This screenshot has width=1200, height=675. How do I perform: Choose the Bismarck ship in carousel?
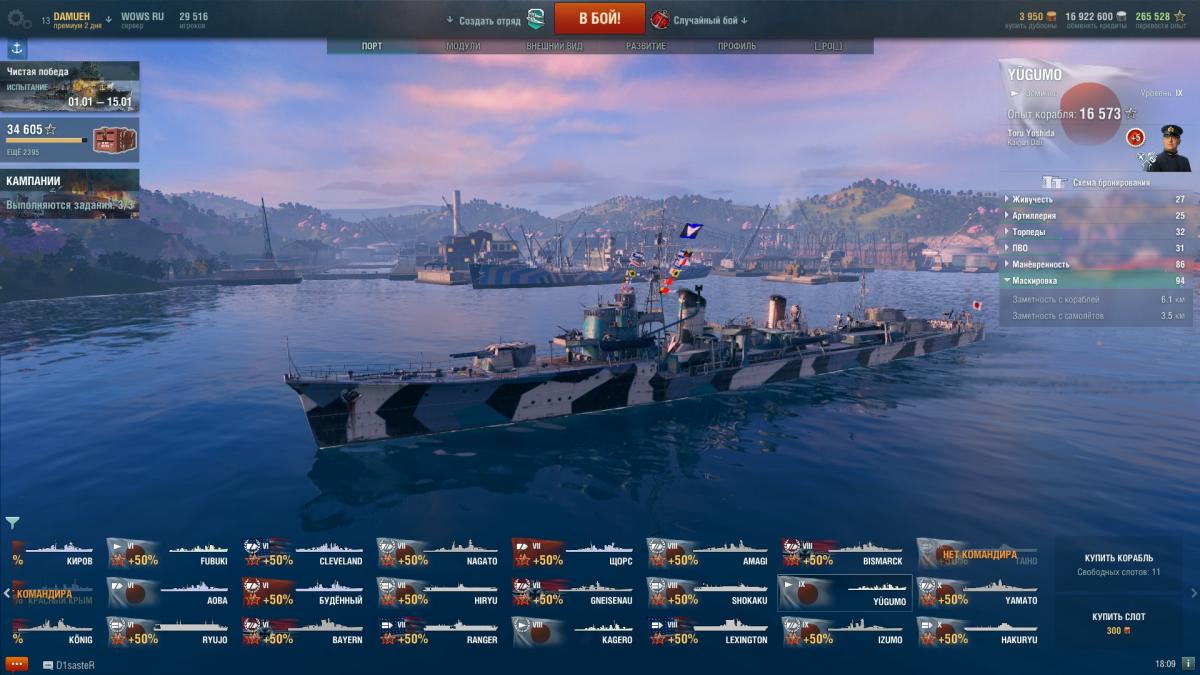[x=845, y=554]
